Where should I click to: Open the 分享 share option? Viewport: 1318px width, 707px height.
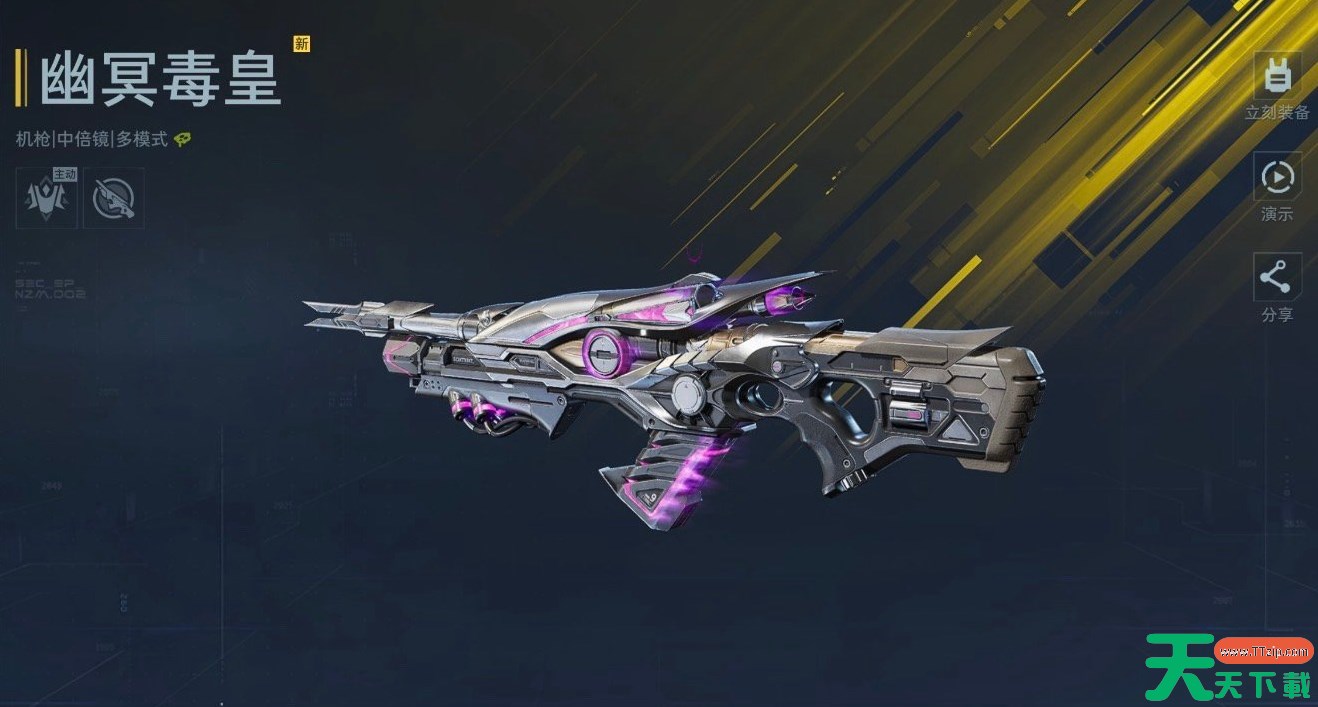tap(1277, 279)
